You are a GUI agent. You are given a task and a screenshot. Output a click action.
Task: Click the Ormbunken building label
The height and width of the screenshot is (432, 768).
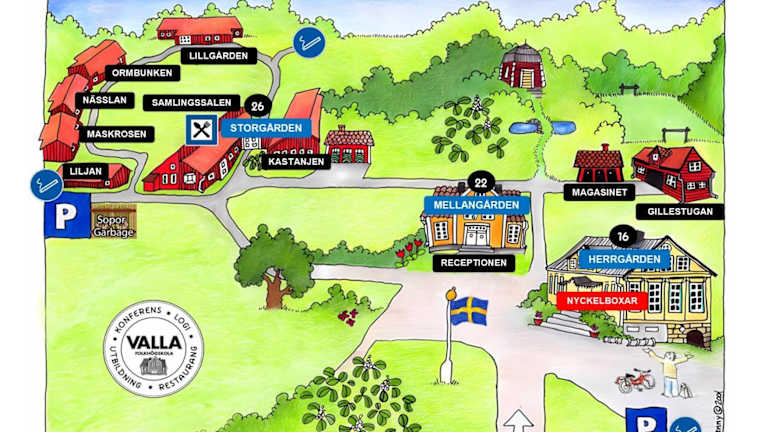coord(142,73)
